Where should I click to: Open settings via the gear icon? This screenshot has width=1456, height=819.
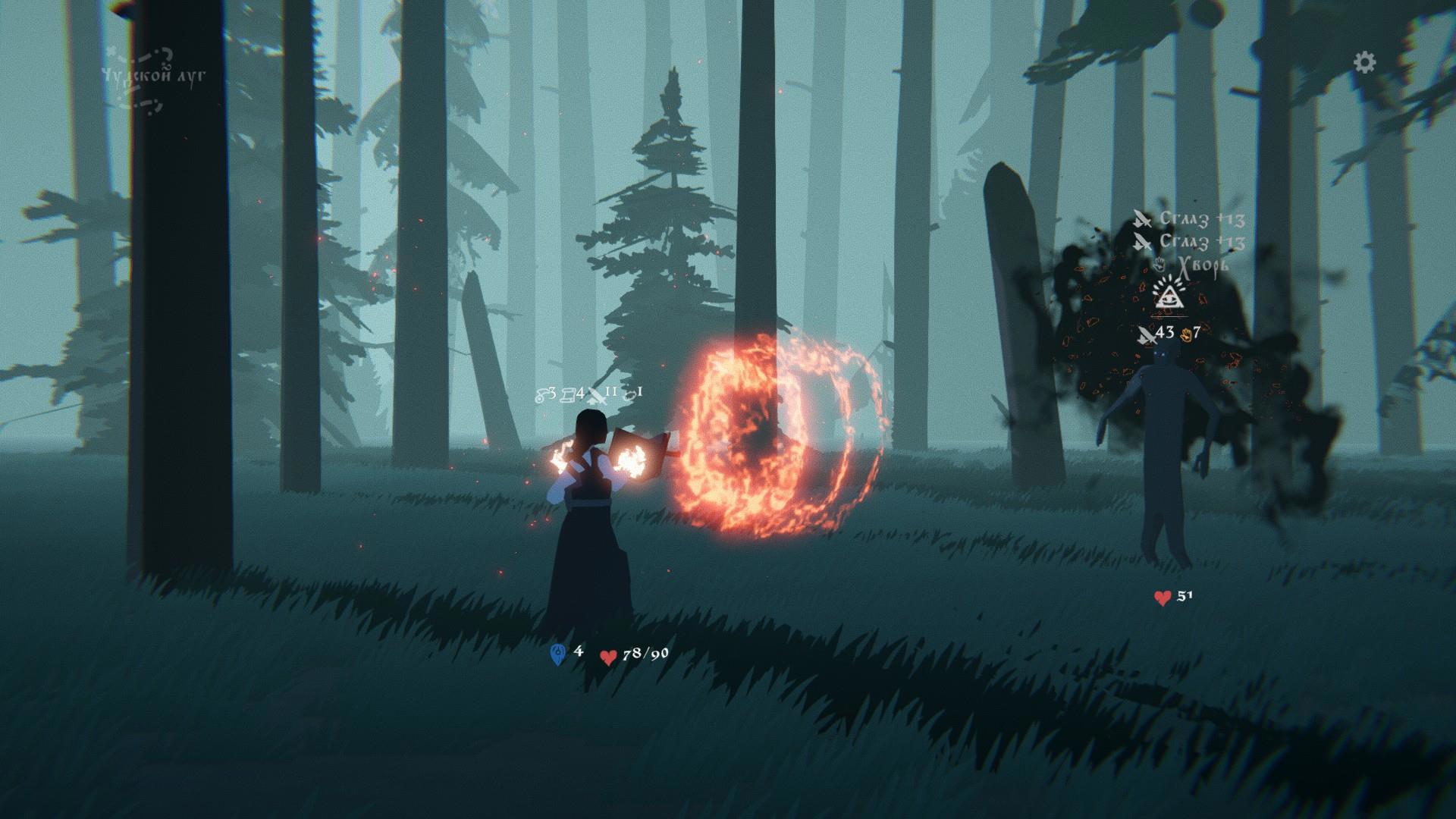[x=1364, y=62]
